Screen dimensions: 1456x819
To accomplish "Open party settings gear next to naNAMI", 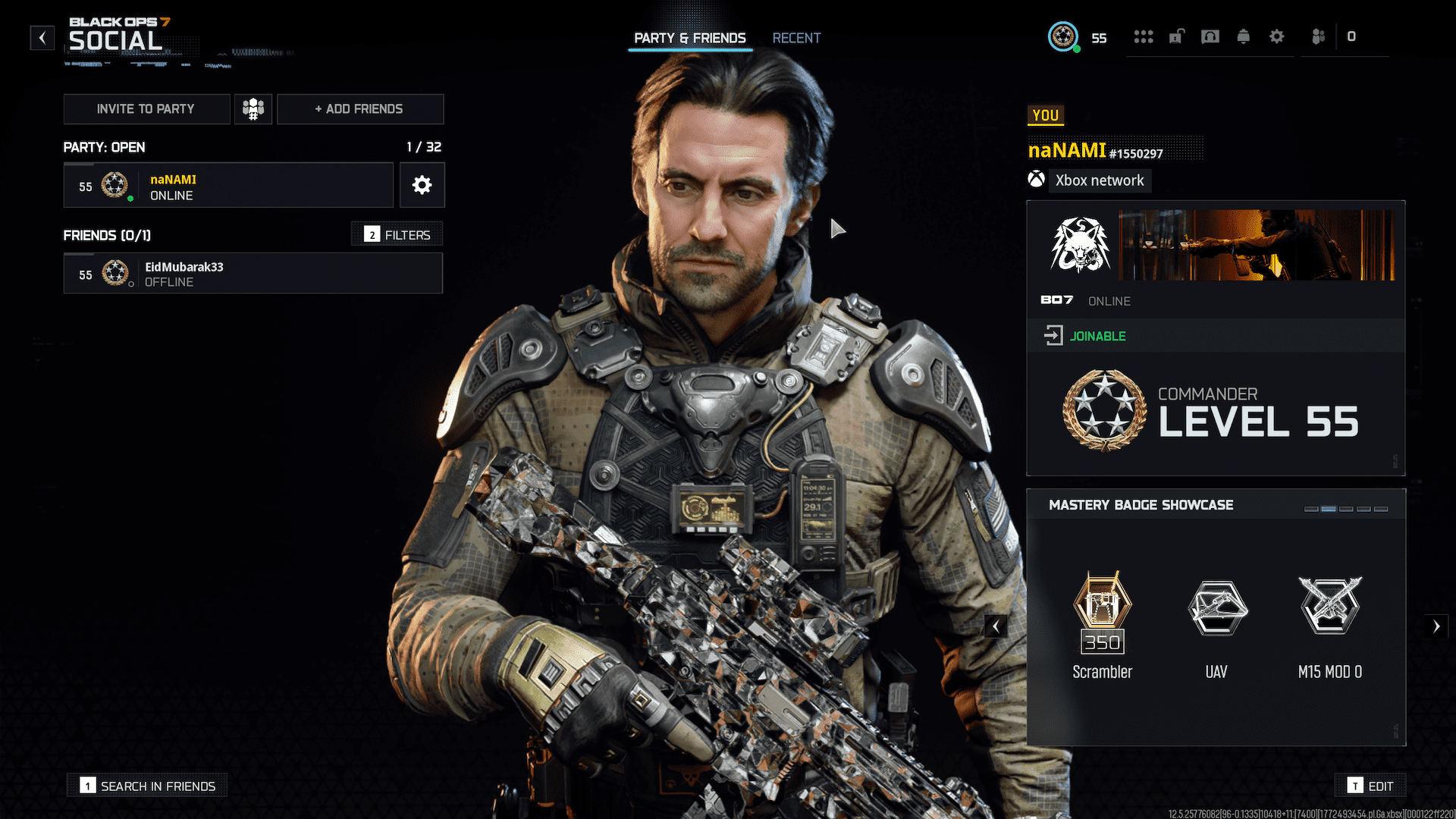I will tap(422, 184).
